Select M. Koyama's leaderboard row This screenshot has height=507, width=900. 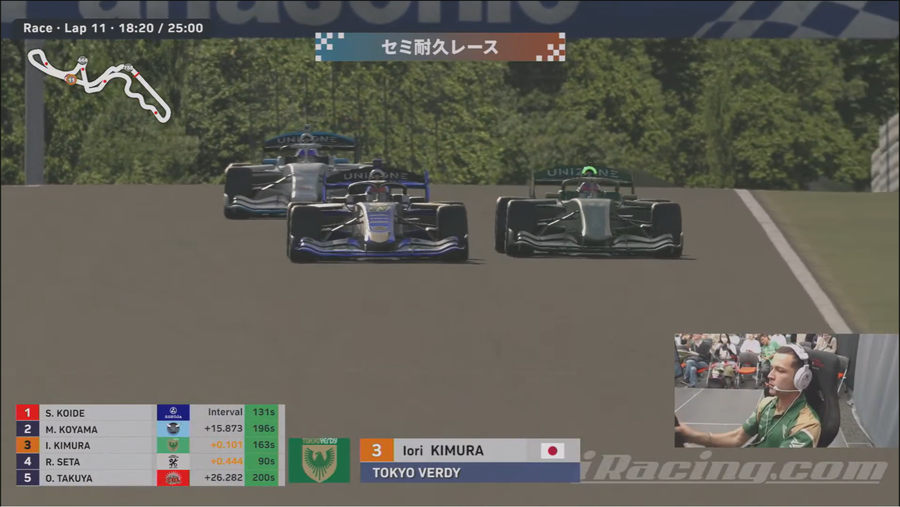click(150, 429)
